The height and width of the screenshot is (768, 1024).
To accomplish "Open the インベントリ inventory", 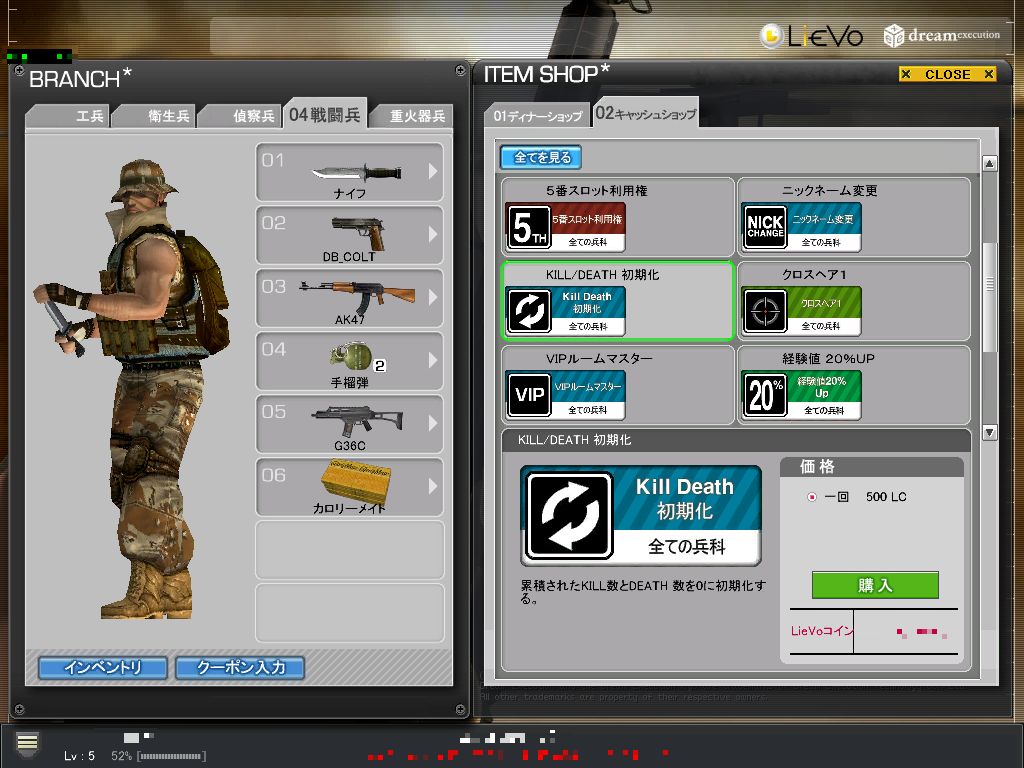I will click(103, 667).
